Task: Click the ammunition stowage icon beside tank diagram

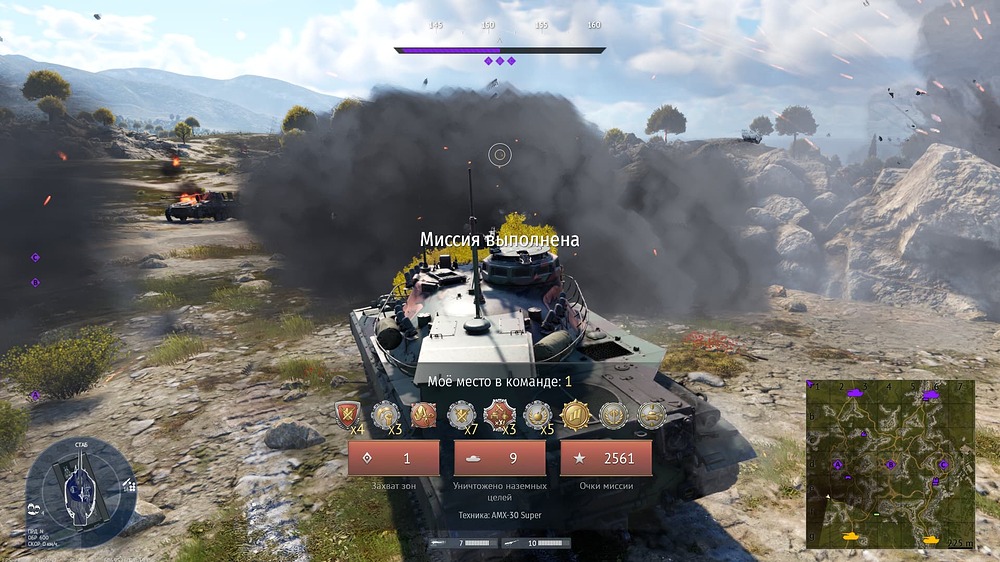Action: 129,485
